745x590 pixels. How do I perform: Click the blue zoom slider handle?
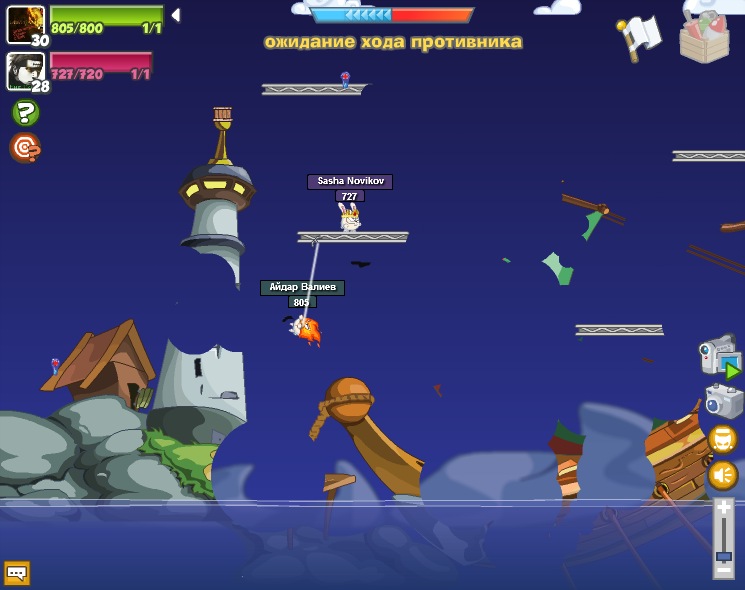point(723,555)
